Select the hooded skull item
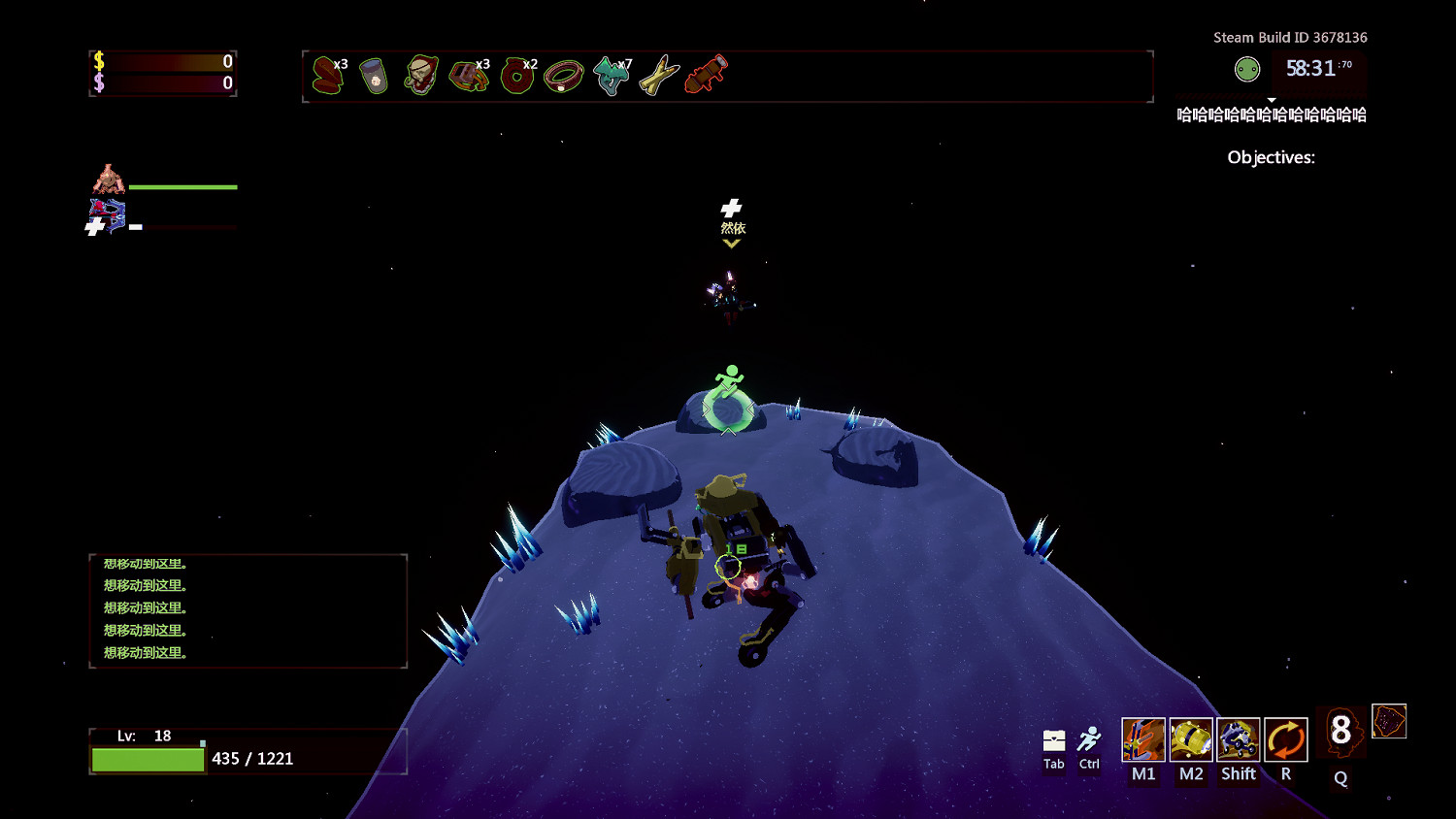 point(420,75)
